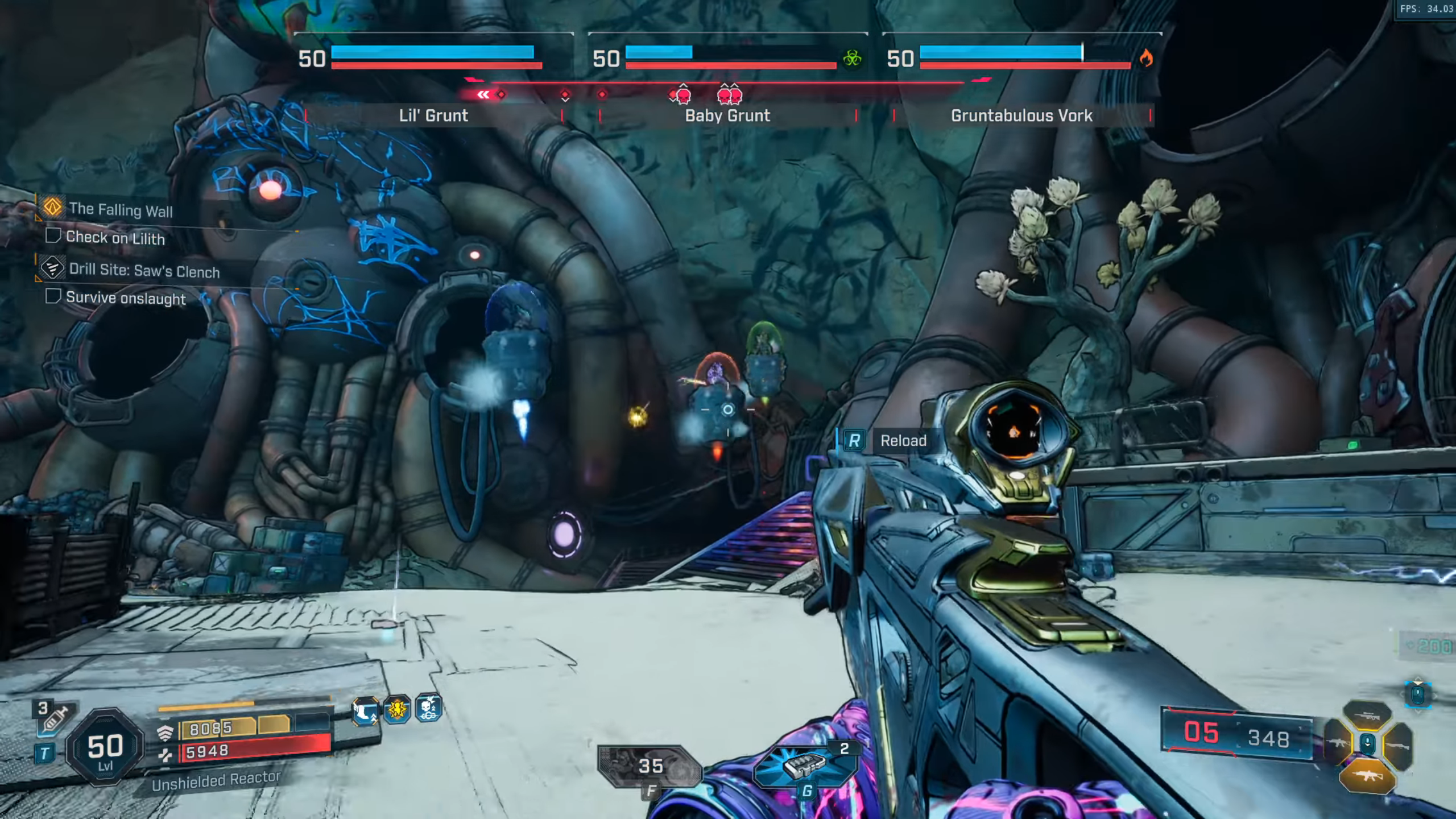Inspect the skull status buff icon

coord(429,709)
